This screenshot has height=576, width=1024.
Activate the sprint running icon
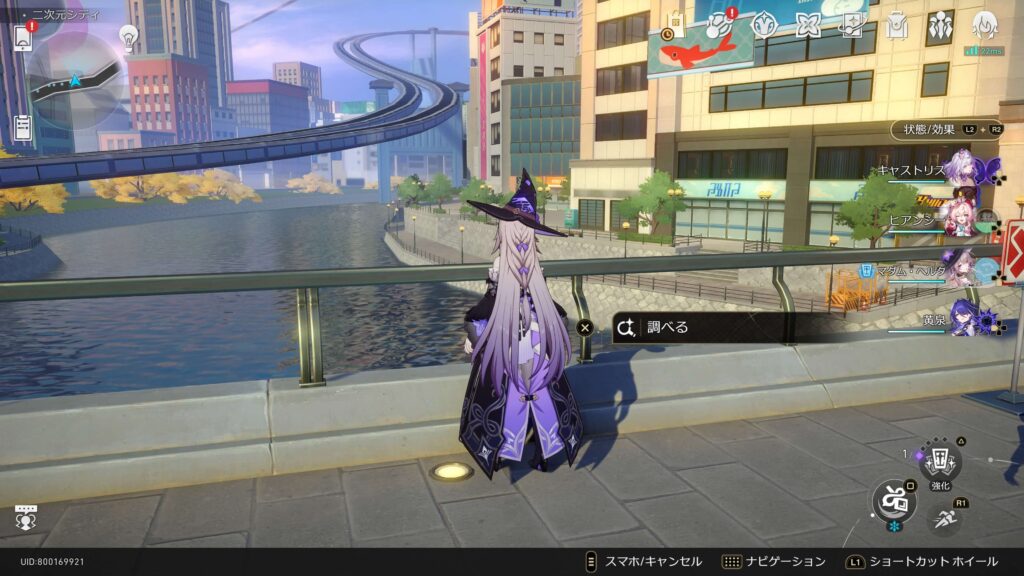[941, 516]
